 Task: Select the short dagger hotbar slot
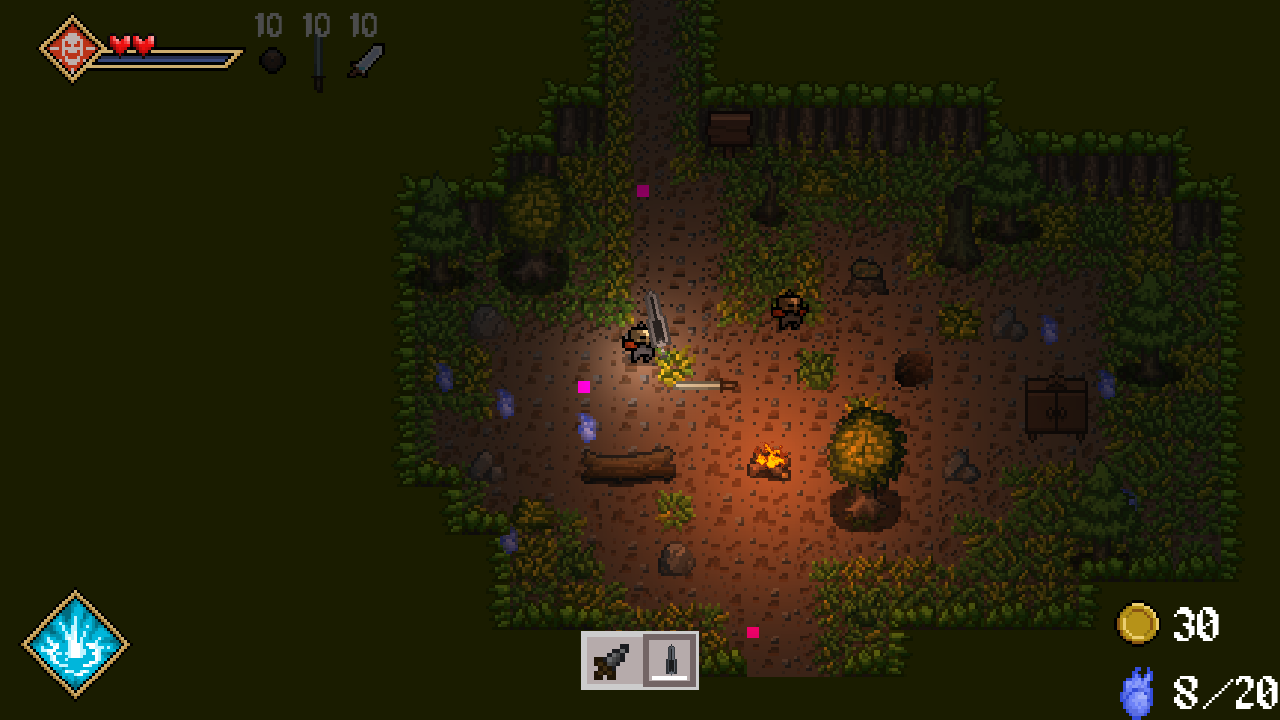[611, 661]
